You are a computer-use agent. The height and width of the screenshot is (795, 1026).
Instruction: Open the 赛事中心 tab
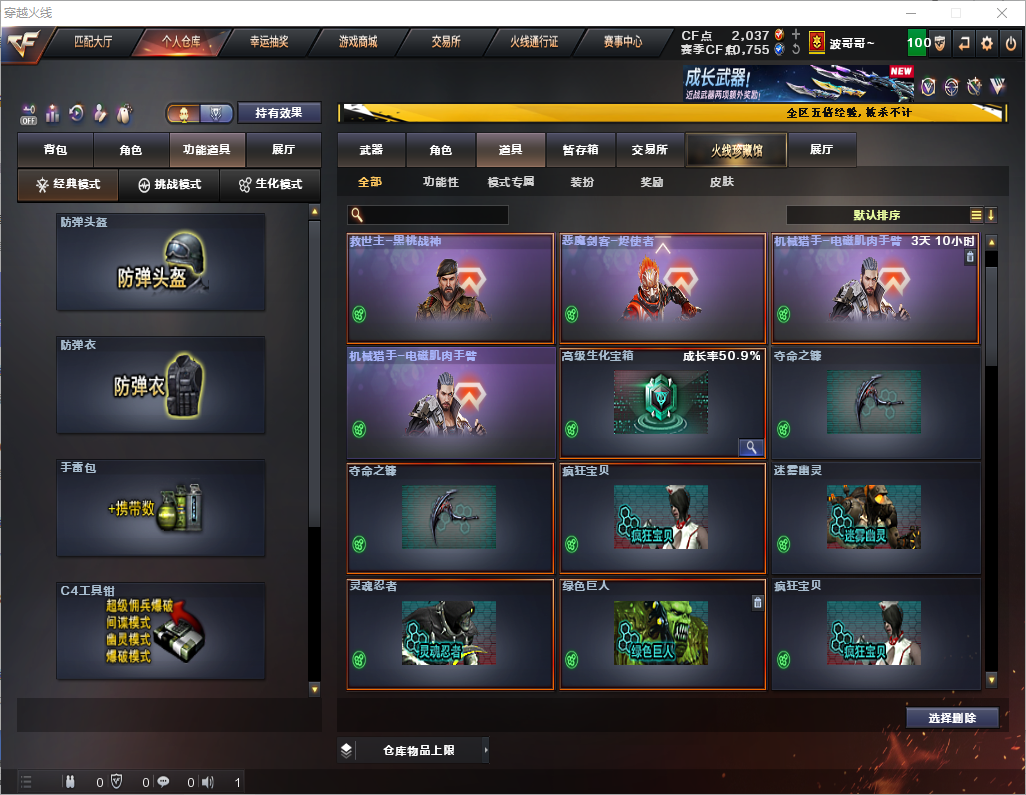(622, 42)
